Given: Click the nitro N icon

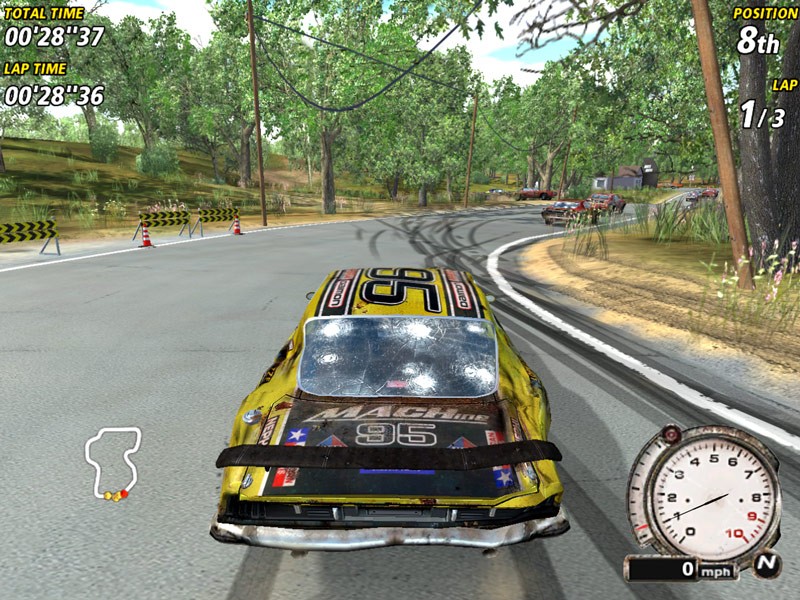Looking at the screenshot, I should 766,565.
